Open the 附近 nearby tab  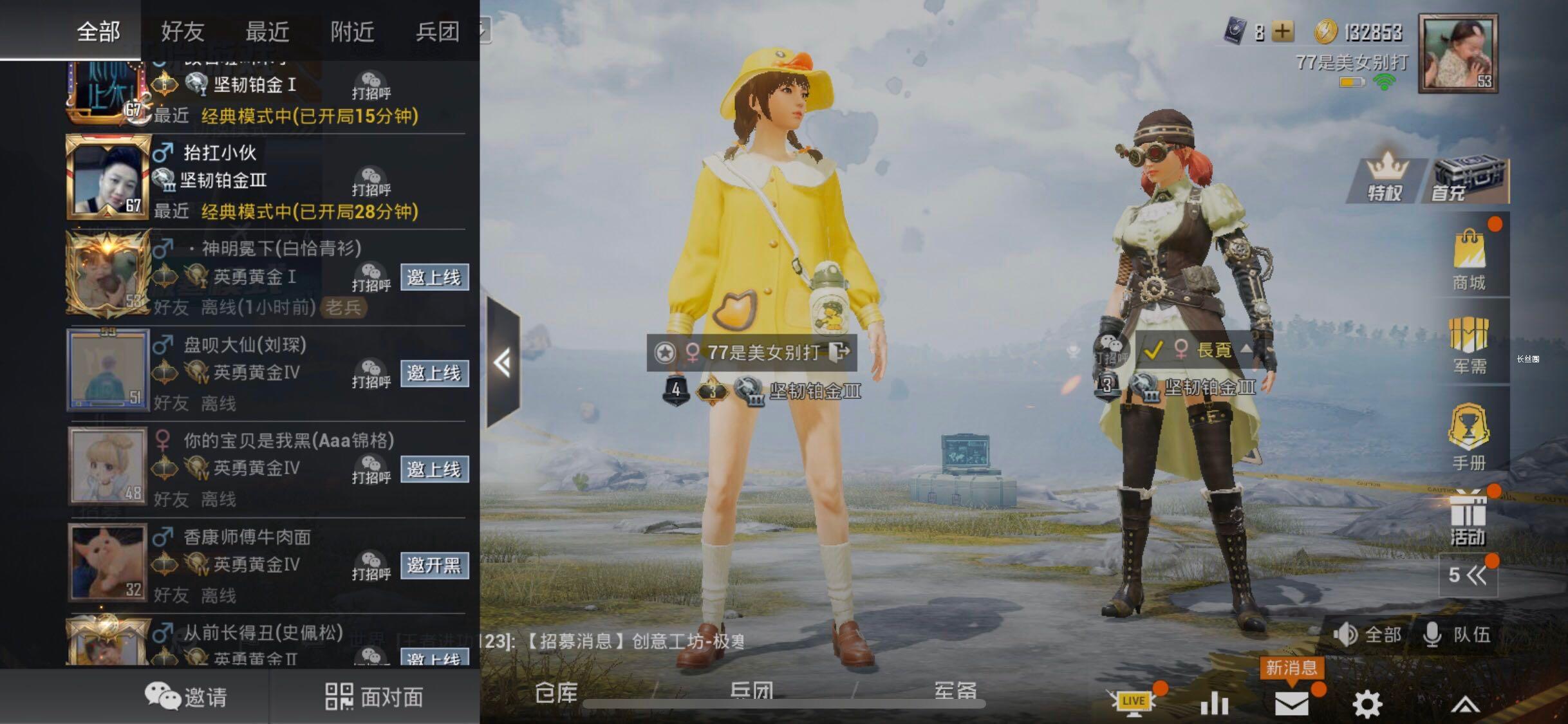pos(352,31)
